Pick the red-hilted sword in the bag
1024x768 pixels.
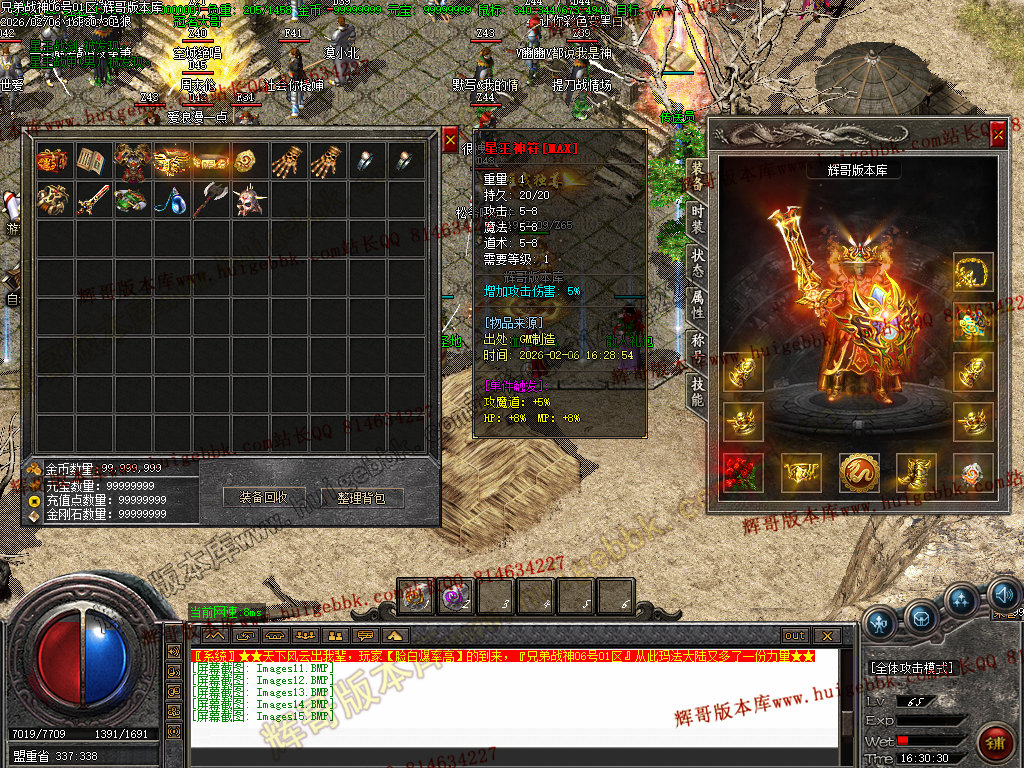(x=91, y=200)
